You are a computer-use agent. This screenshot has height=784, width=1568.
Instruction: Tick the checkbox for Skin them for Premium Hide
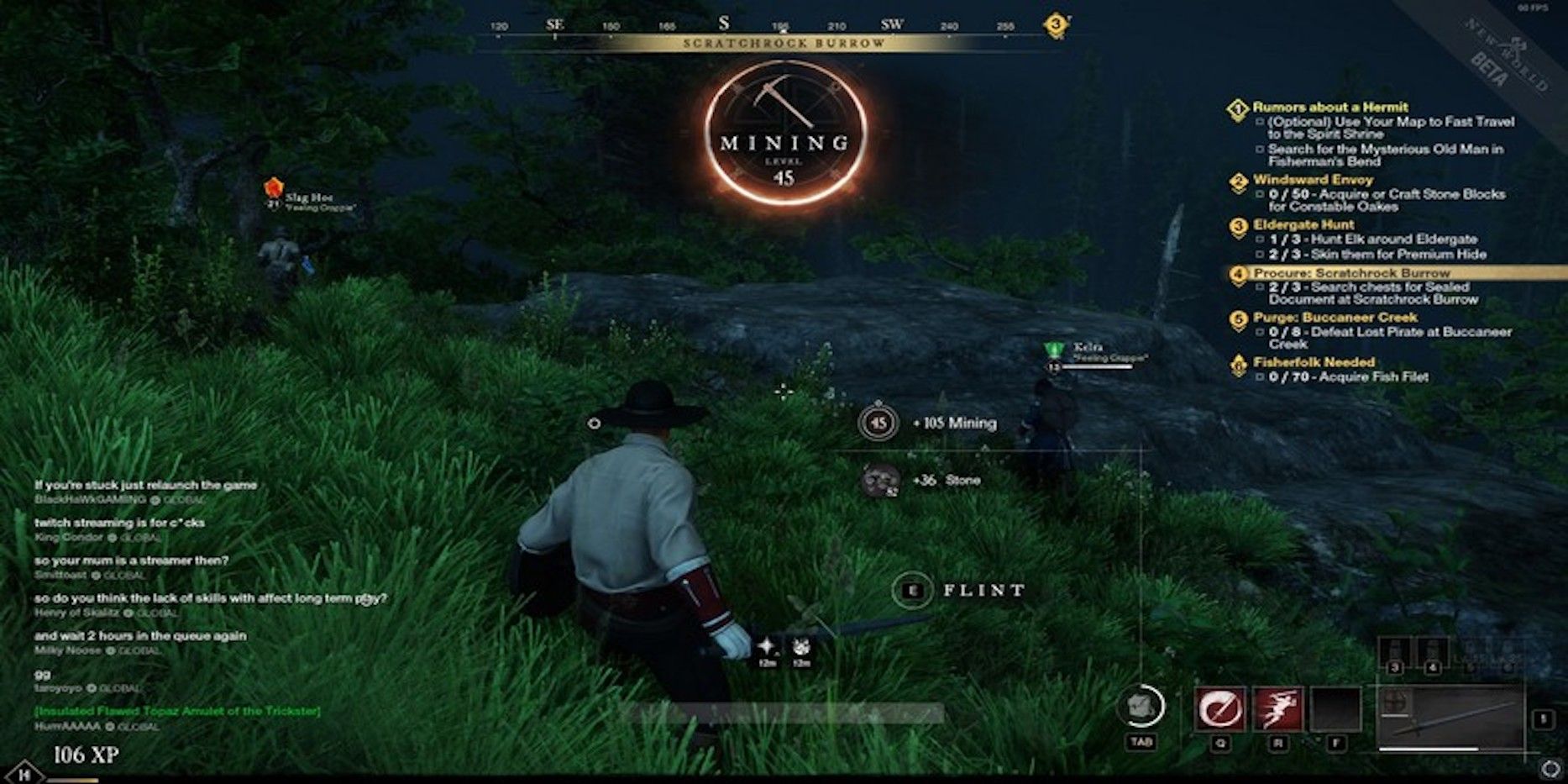click(x=1259, y=252)
